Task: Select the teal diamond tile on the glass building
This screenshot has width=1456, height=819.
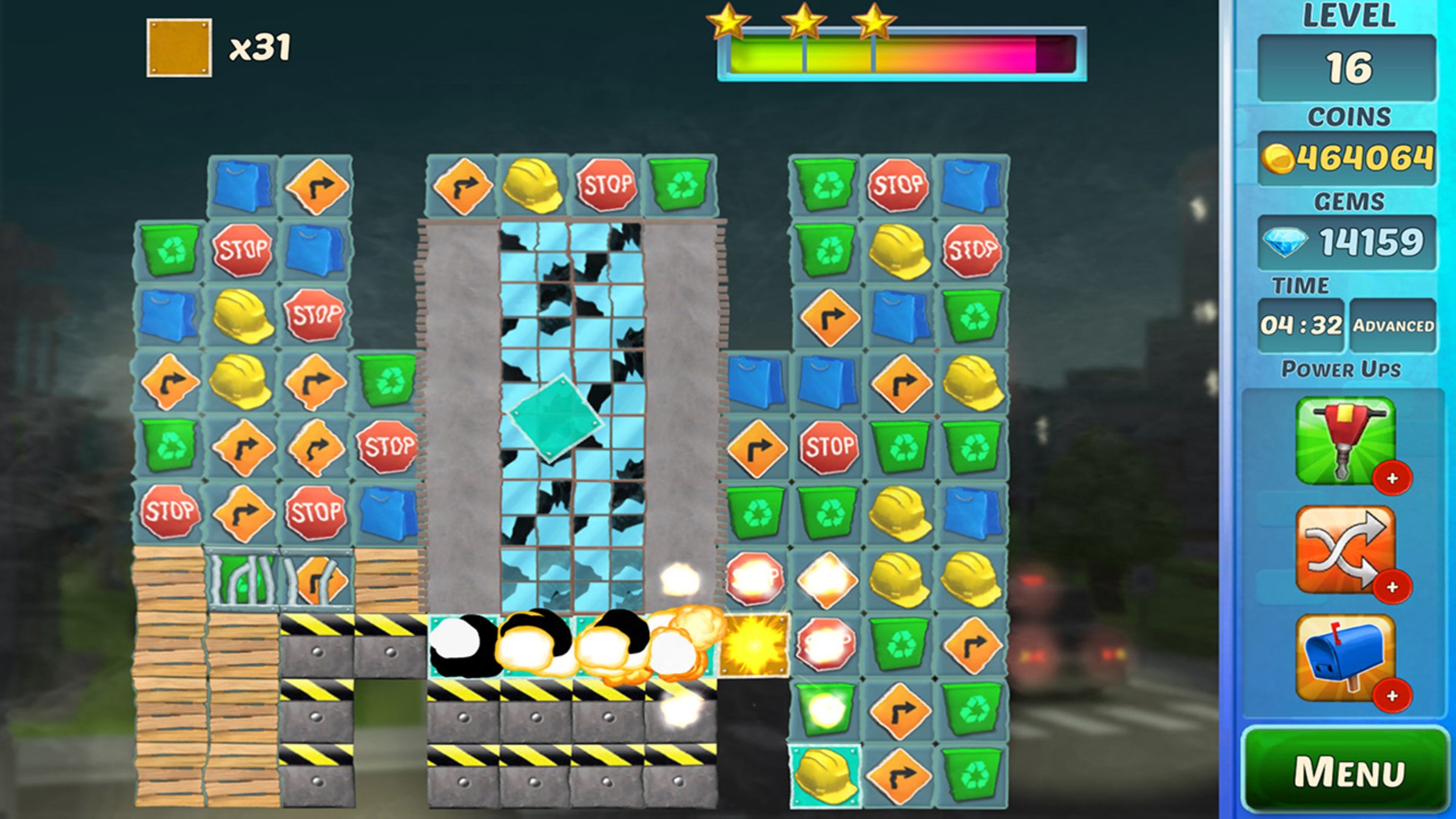Action: [x=554, y=417]
